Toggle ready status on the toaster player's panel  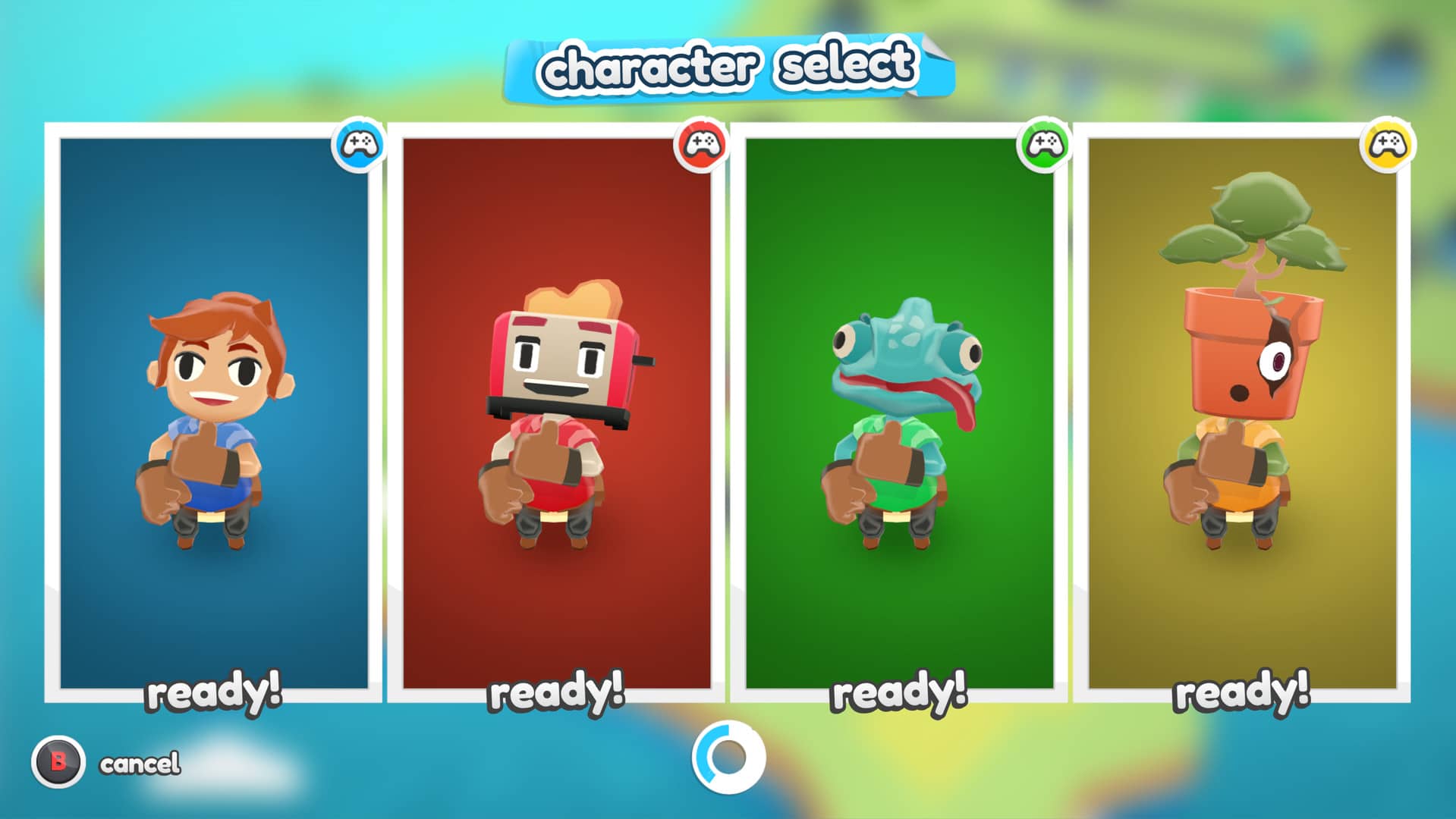point(558,692)
